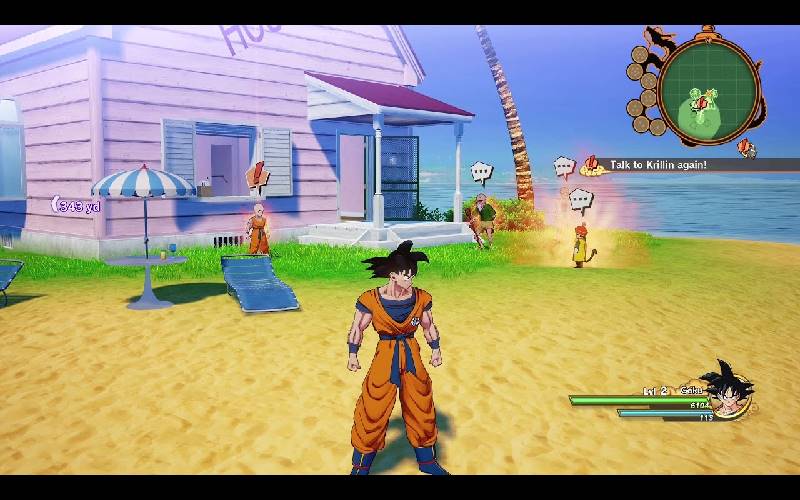
Task: Open Goku's character portrait
Action: pyautogui.click(x=728, y=391)
